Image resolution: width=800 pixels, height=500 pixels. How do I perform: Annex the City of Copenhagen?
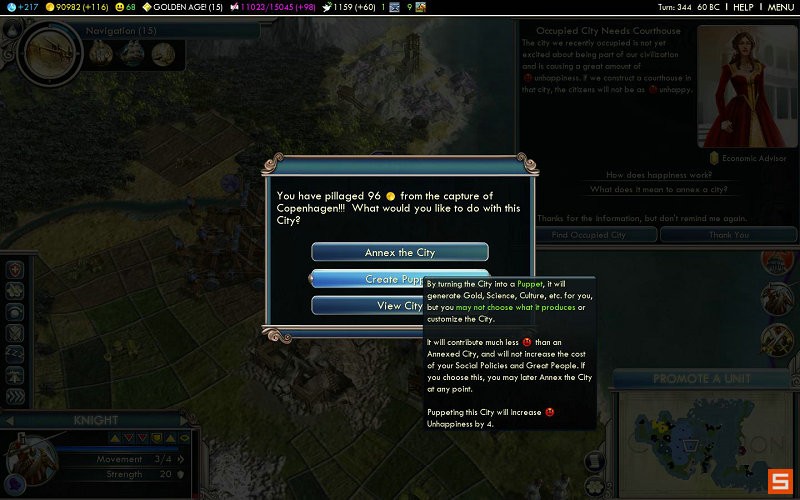pyautogui.click(x=399, y=252)
